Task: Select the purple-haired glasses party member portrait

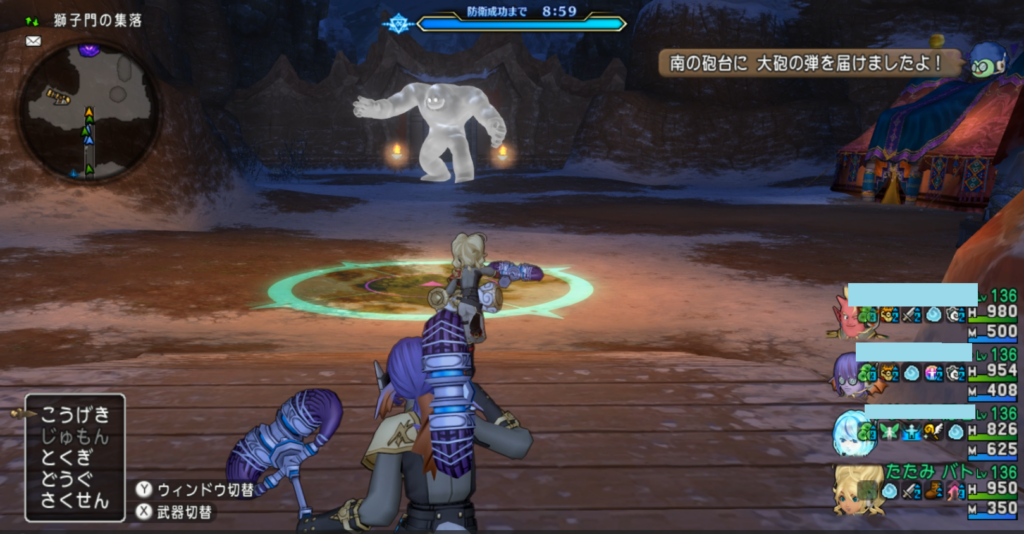Action: 848,373
